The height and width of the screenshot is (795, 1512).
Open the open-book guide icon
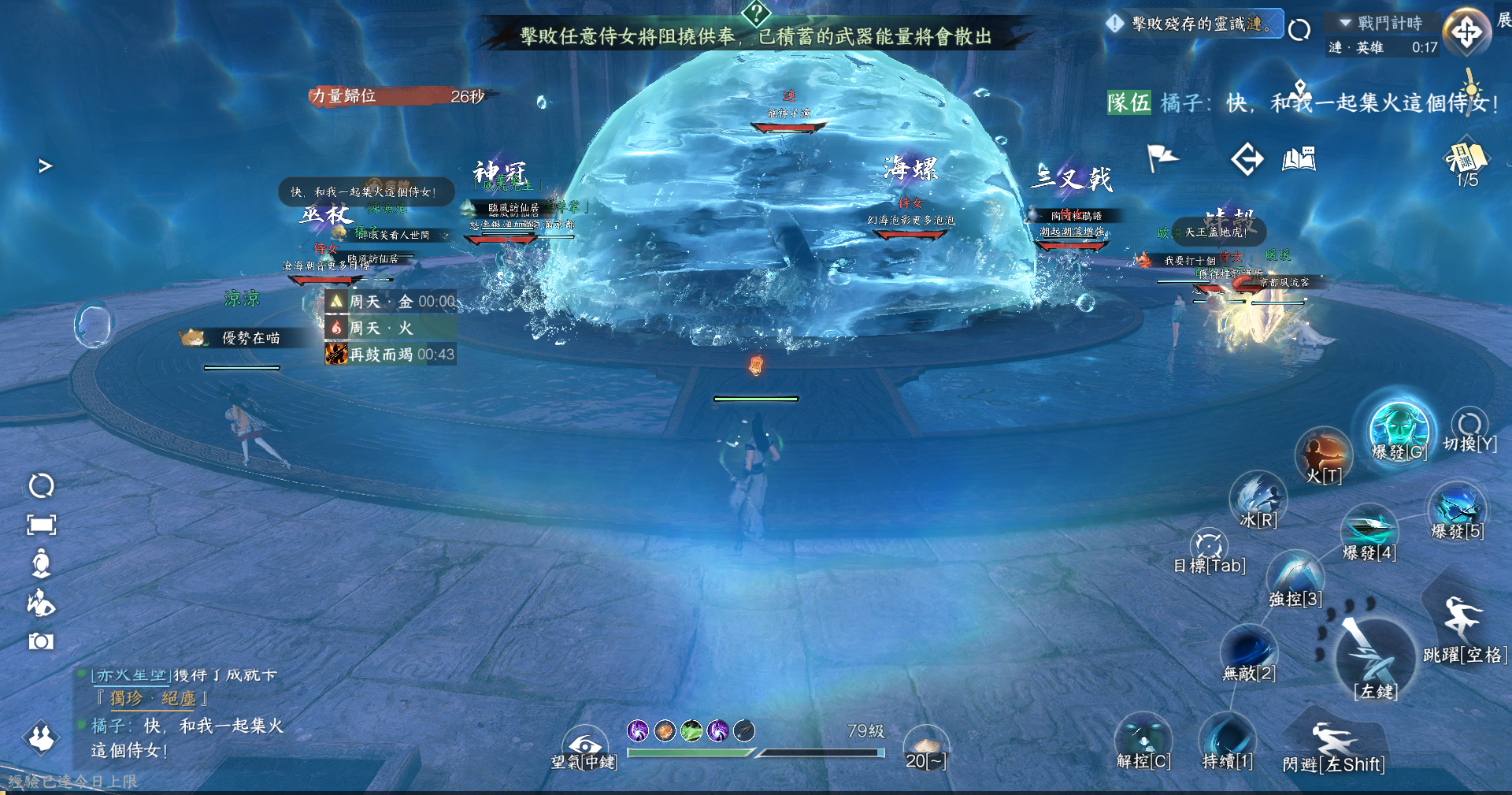coord(1299,159)
